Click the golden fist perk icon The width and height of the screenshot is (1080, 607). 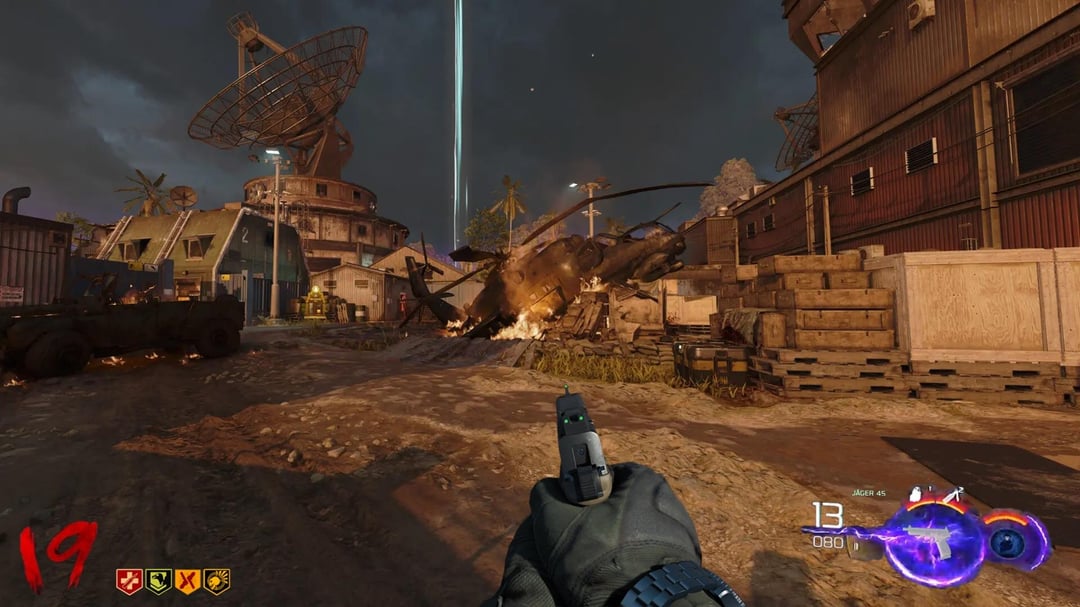click(x=216, y=581)
